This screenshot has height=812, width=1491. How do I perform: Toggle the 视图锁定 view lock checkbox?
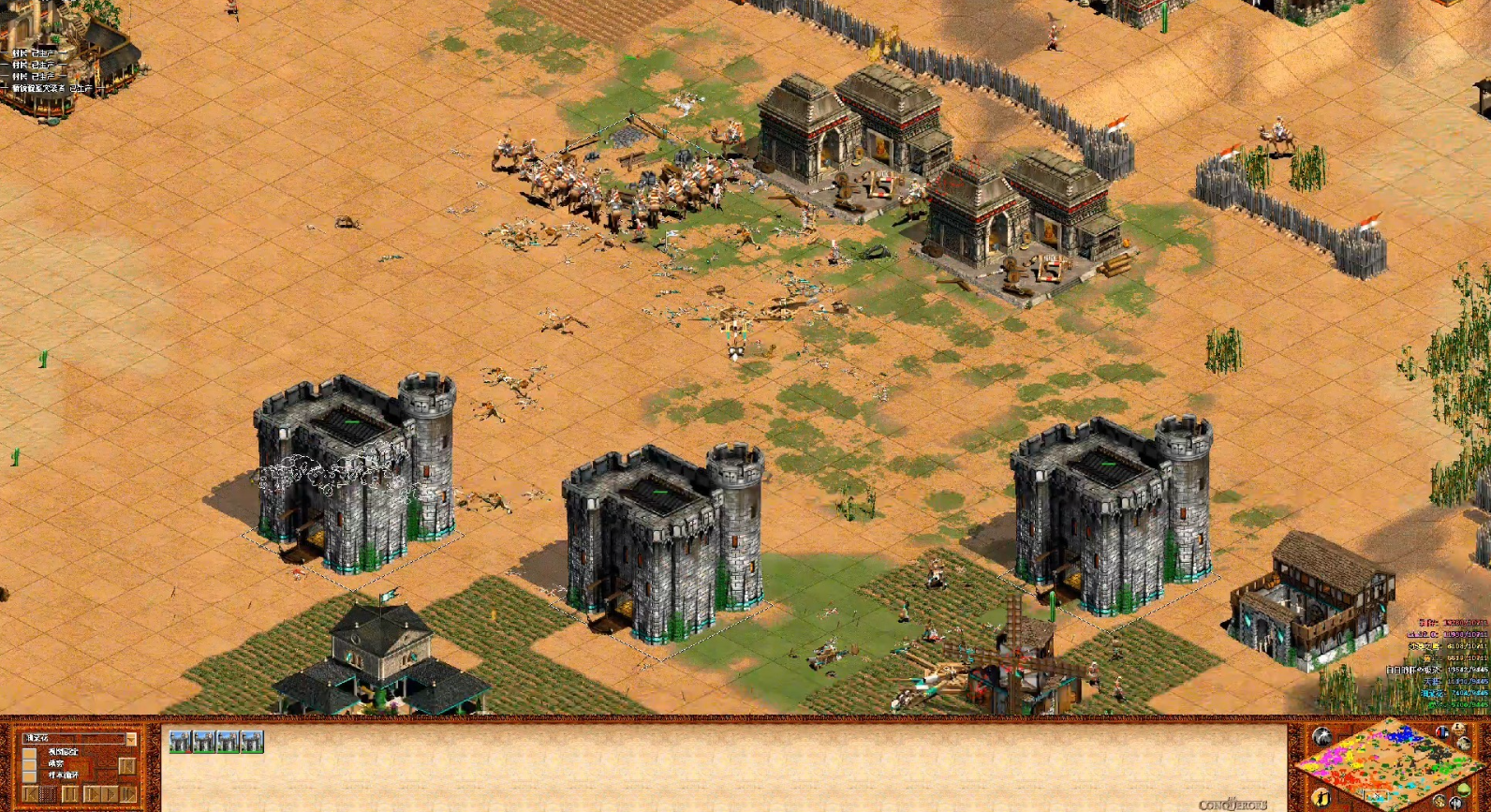pyautogui.click(x=29, y=752)
